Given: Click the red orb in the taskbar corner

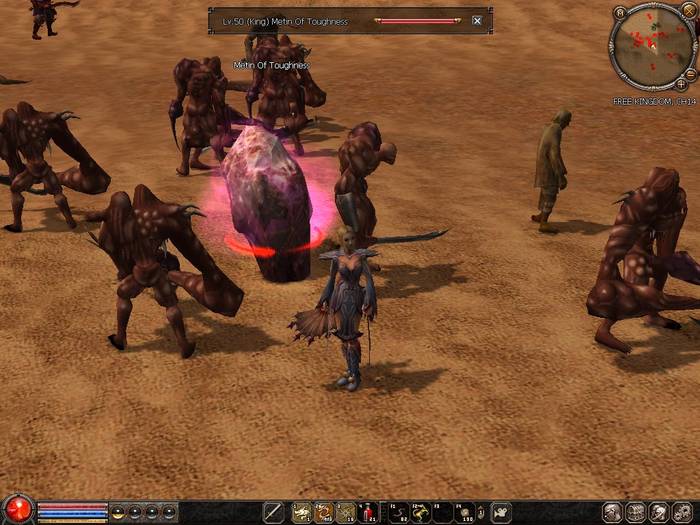Looking at the screenshot, I should [17, 509].
